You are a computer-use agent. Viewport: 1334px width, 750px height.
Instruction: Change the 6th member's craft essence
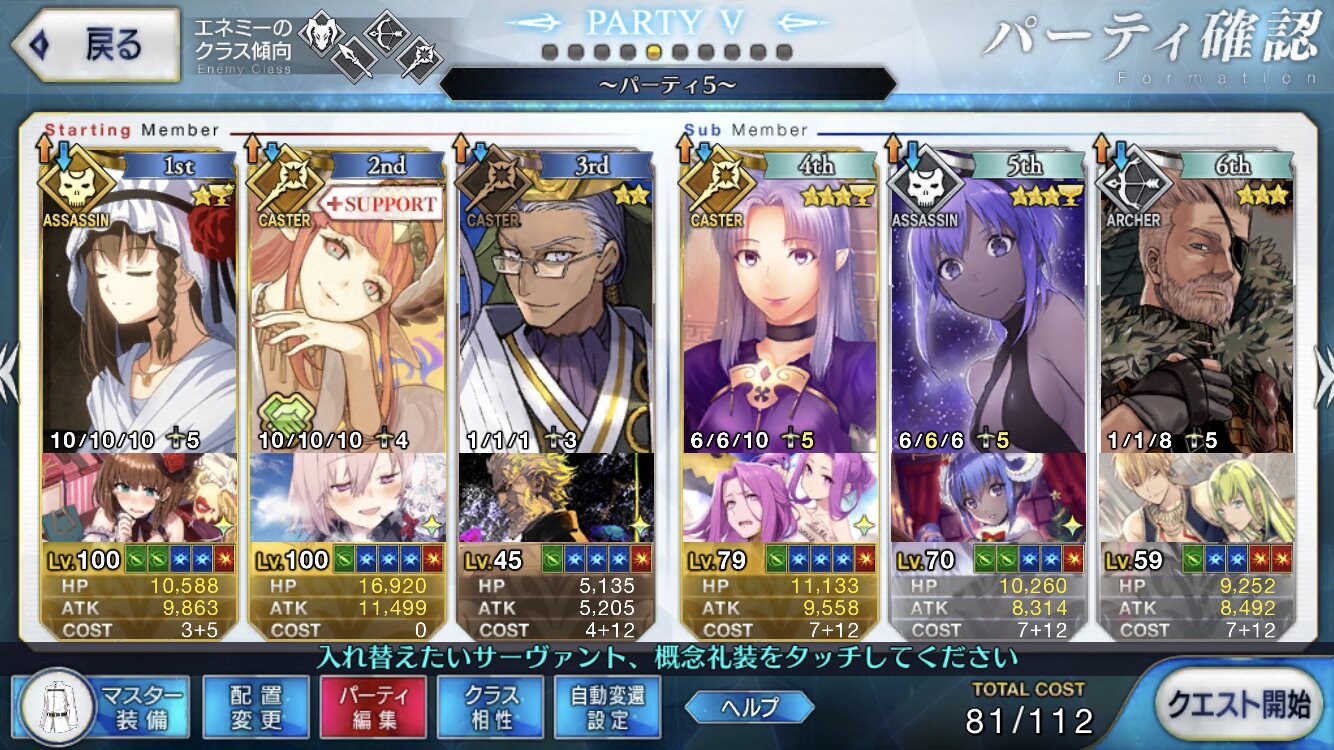click(x=1196, y=498)
